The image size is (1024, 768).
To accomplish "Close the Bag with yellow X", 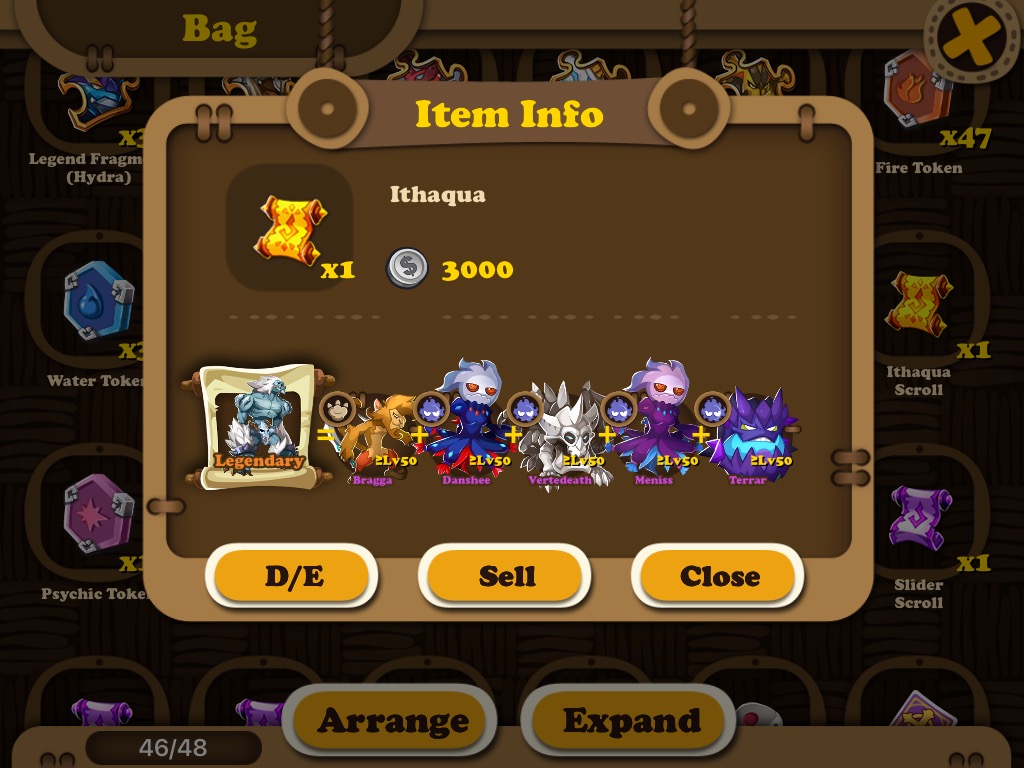I will (972, 40).
